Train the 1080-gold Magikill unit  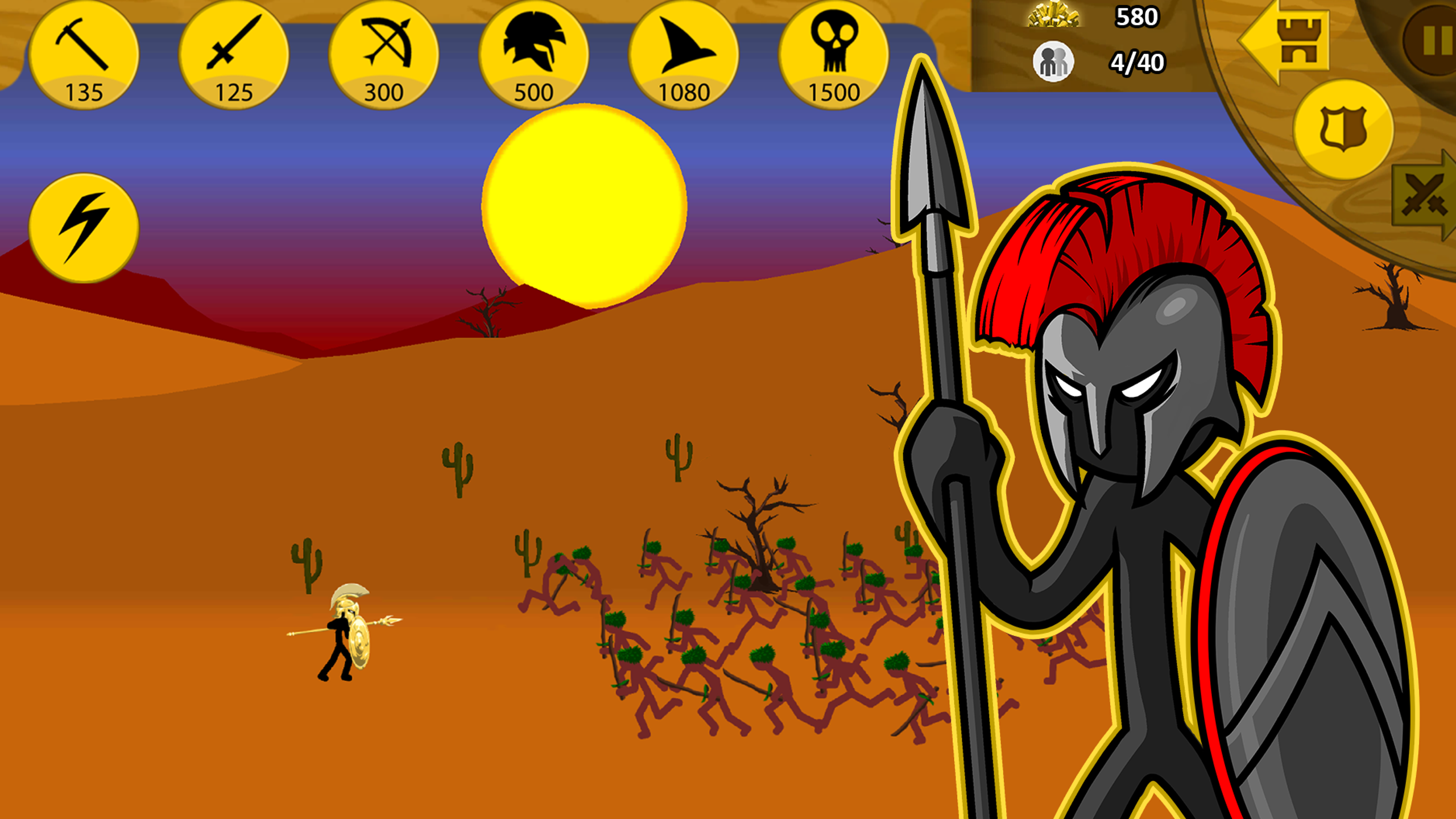coord(684,54)
